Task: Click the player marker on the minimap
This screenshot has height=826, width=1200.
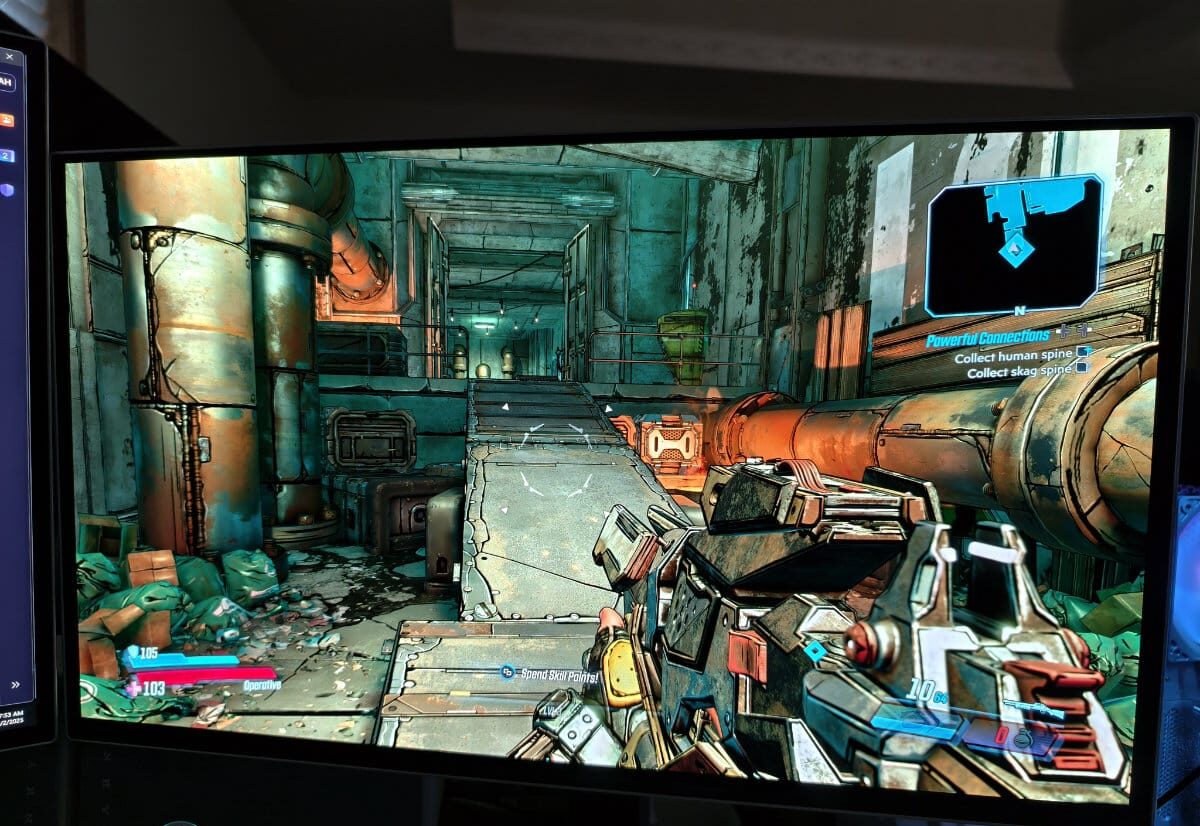Action: pyautogui.click(x=1015, y=246)
